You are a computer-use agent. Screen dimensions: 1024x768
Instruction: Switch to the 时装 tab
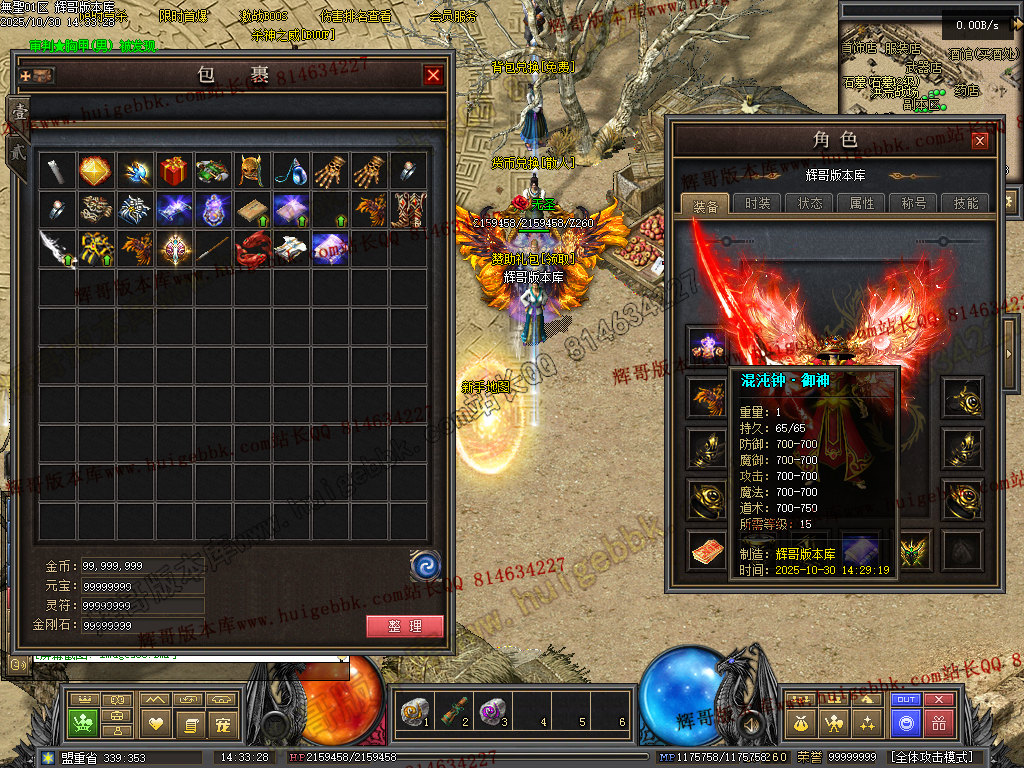758,203
